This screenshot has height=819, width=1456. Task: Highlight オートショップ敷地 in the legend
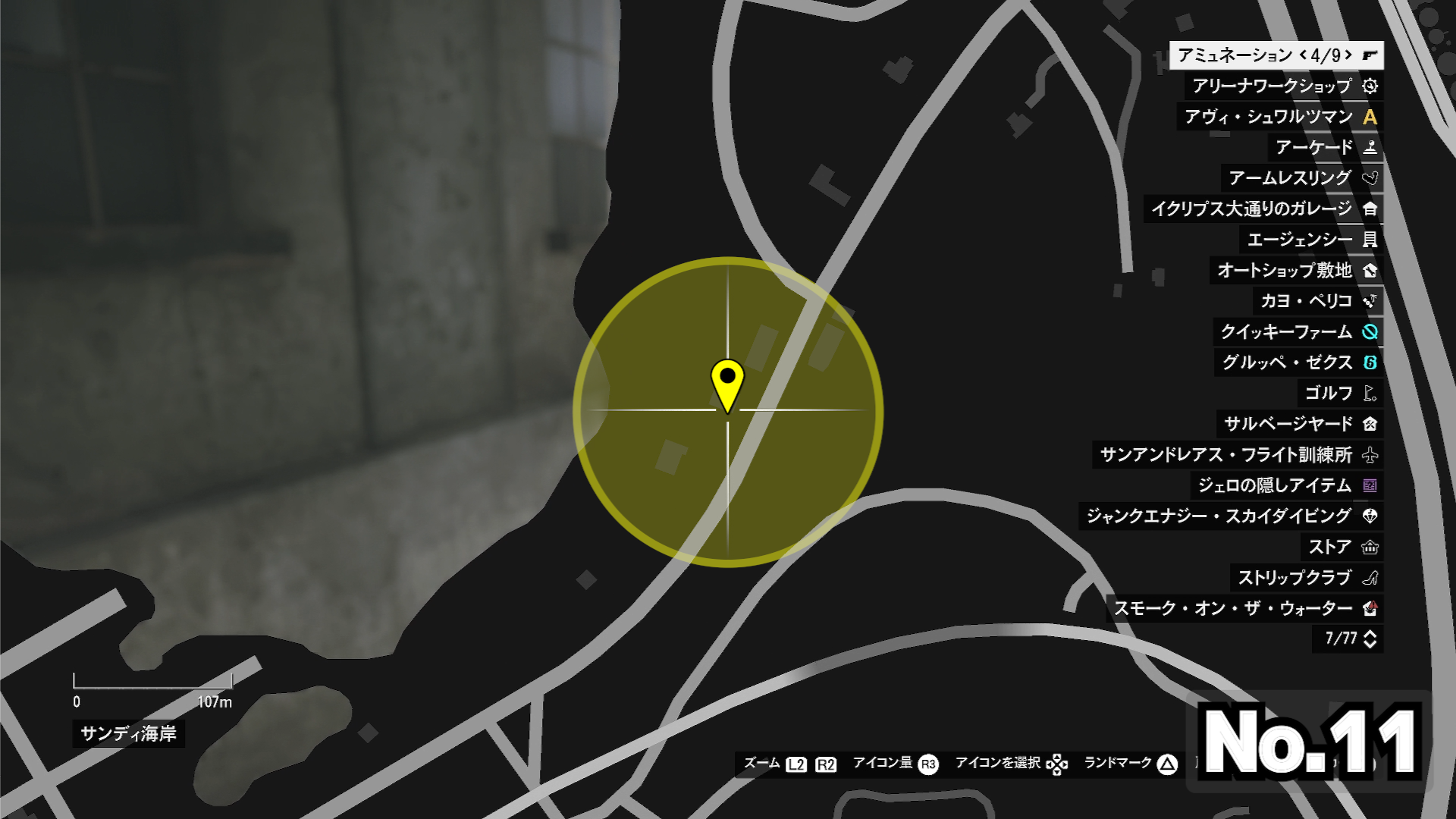coord(1295,271)
